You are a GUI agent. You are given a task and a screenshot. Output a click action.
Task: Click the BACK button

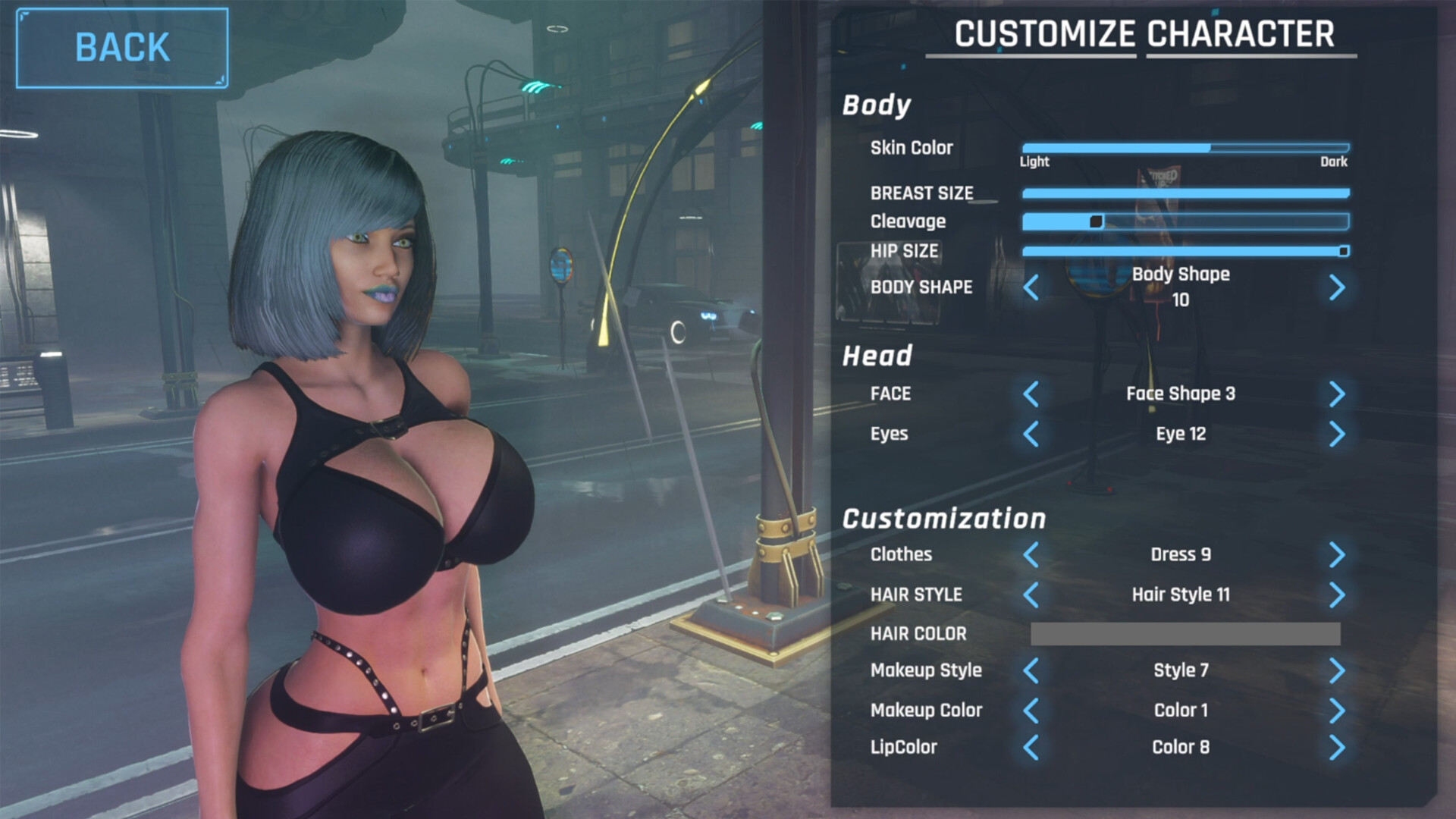click(x=121, y=47)
